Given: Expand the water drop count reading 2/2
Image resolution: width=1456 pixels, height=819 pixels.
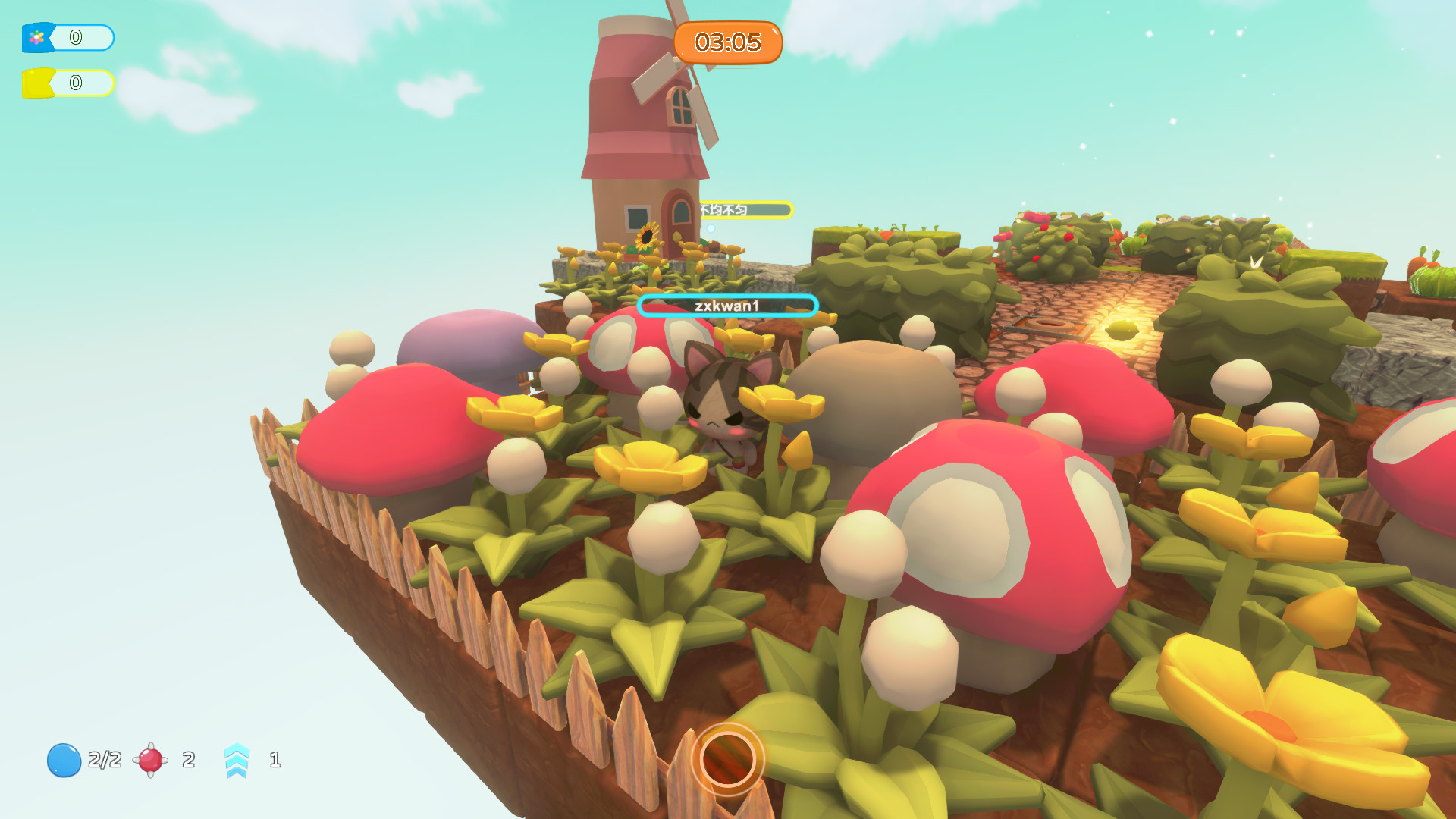Looking at the screenshot, I should coord(103,761).
